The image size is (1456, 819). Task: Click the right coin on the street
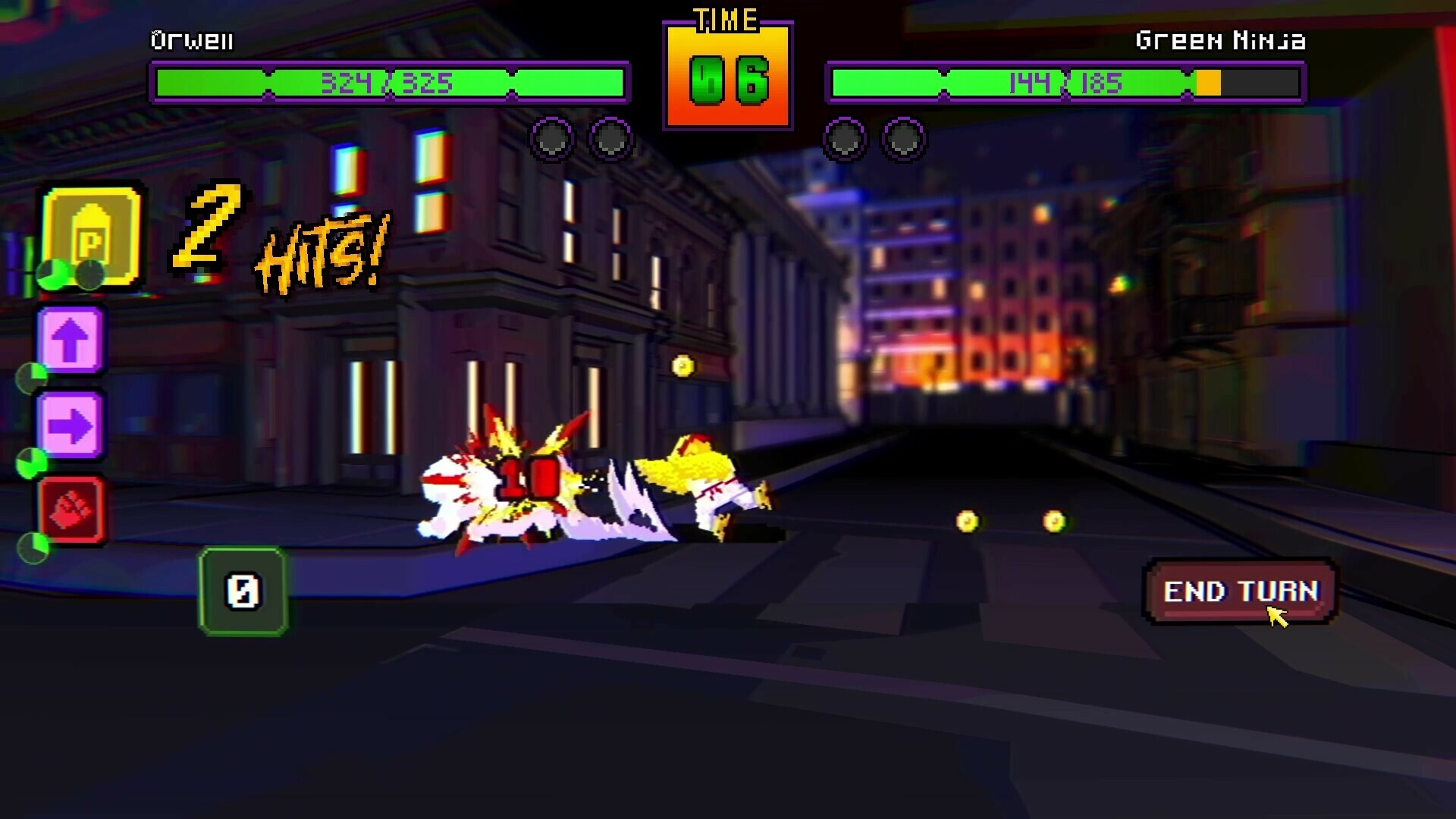1053,520
